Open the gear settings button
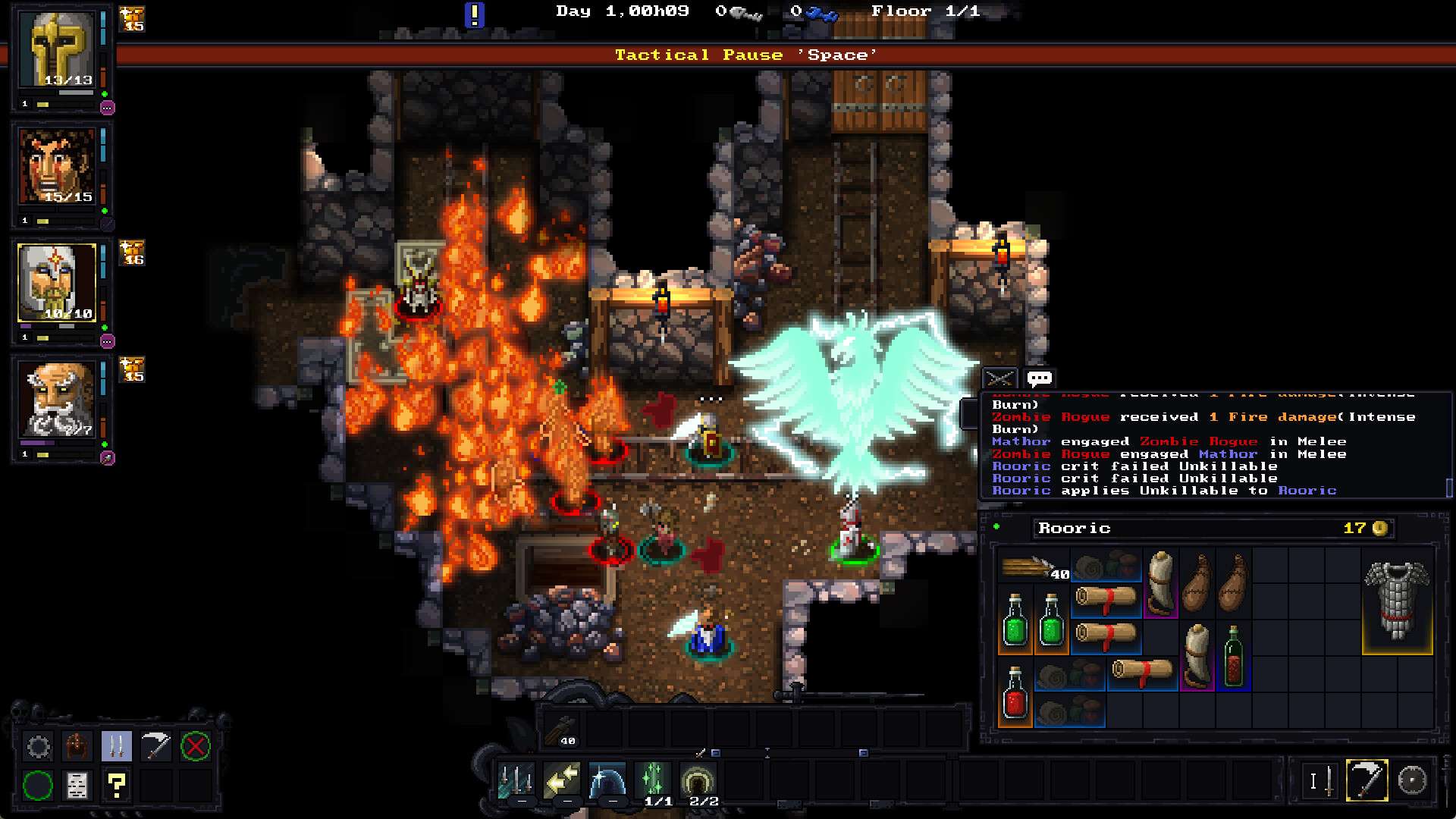The image size is (1456, 819). [x=39, y=747]
